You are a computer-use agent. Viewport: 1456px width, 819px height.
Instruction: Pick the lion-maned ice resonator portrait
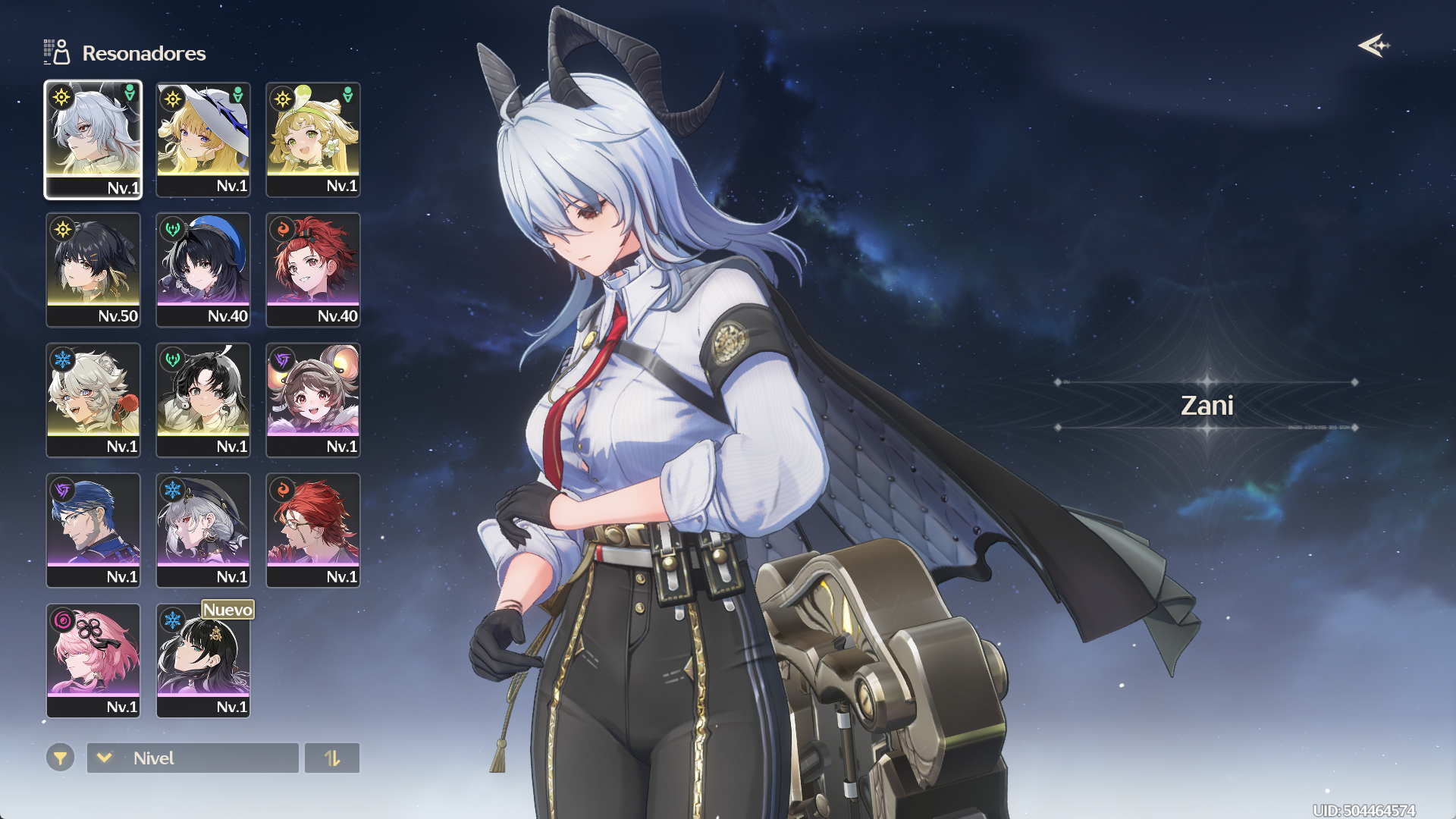click(93, 400)
